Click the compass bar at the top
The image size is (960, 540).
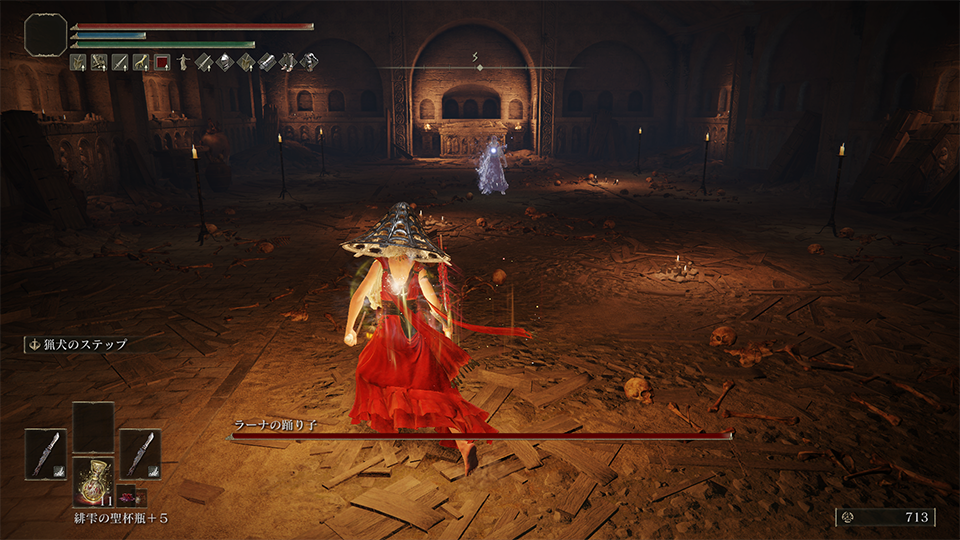pos(479,67)
